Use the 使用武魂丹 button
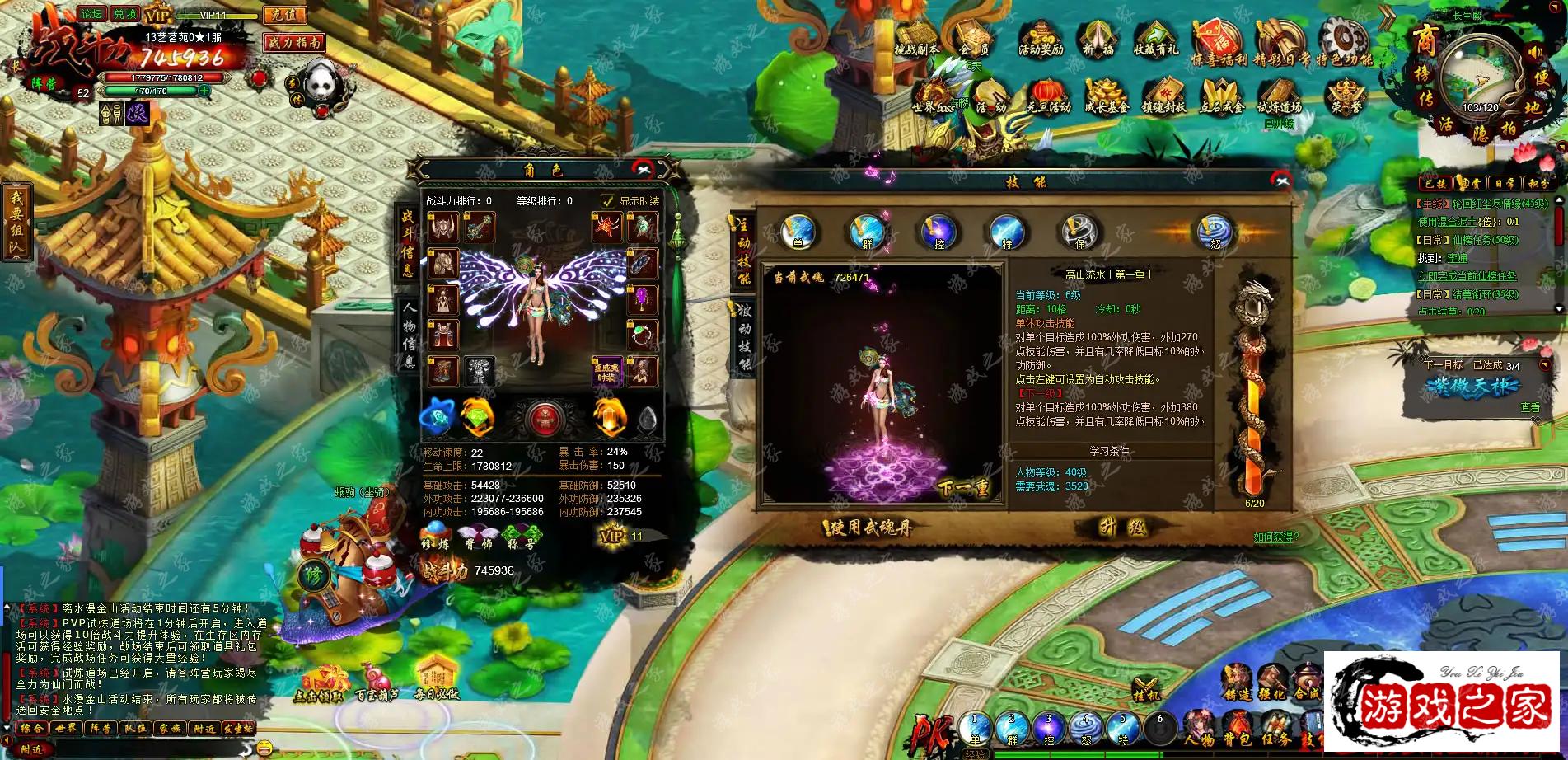 [868, 528]
